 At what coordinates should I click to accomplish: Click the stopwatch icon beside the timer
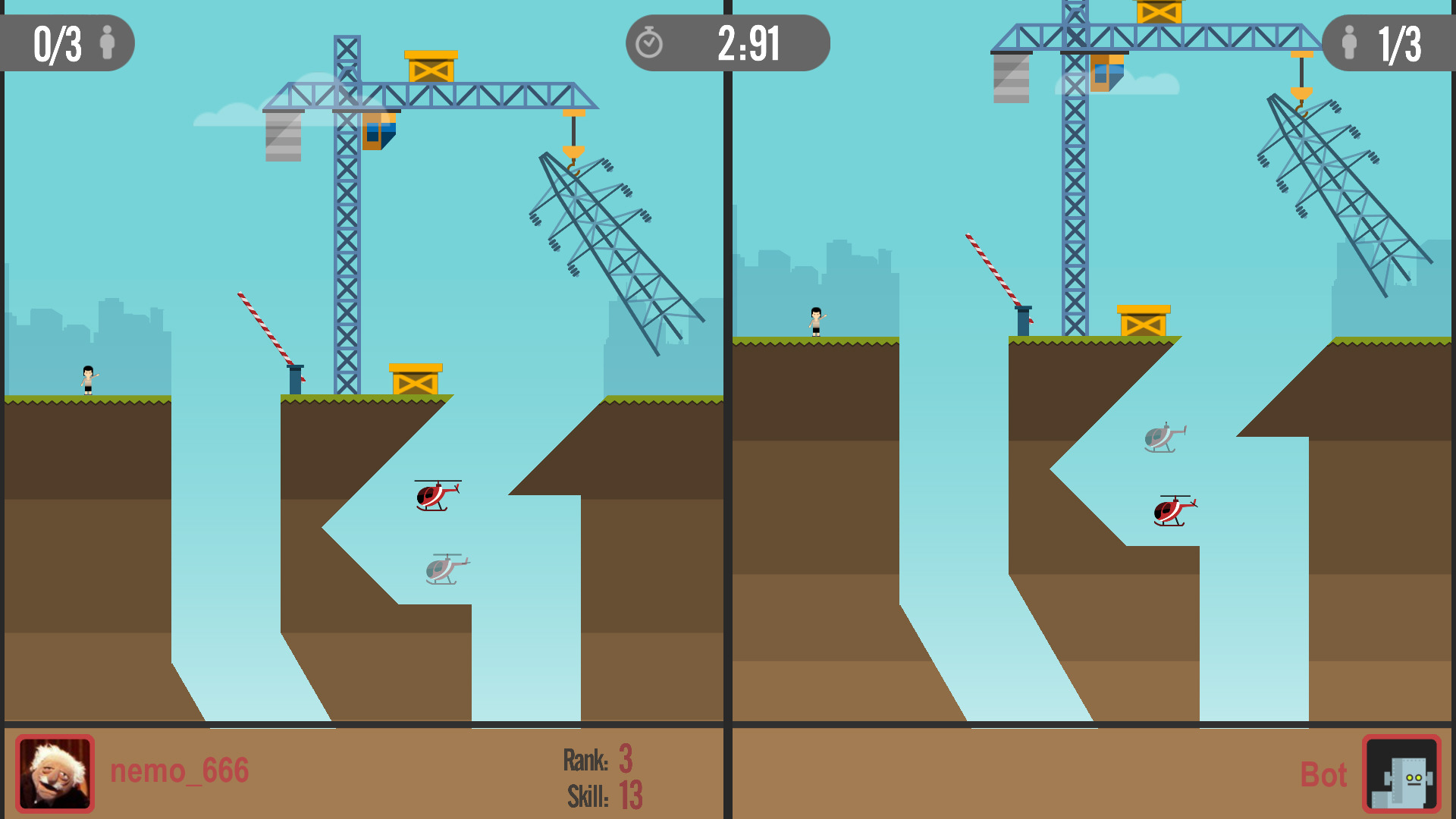651,43
